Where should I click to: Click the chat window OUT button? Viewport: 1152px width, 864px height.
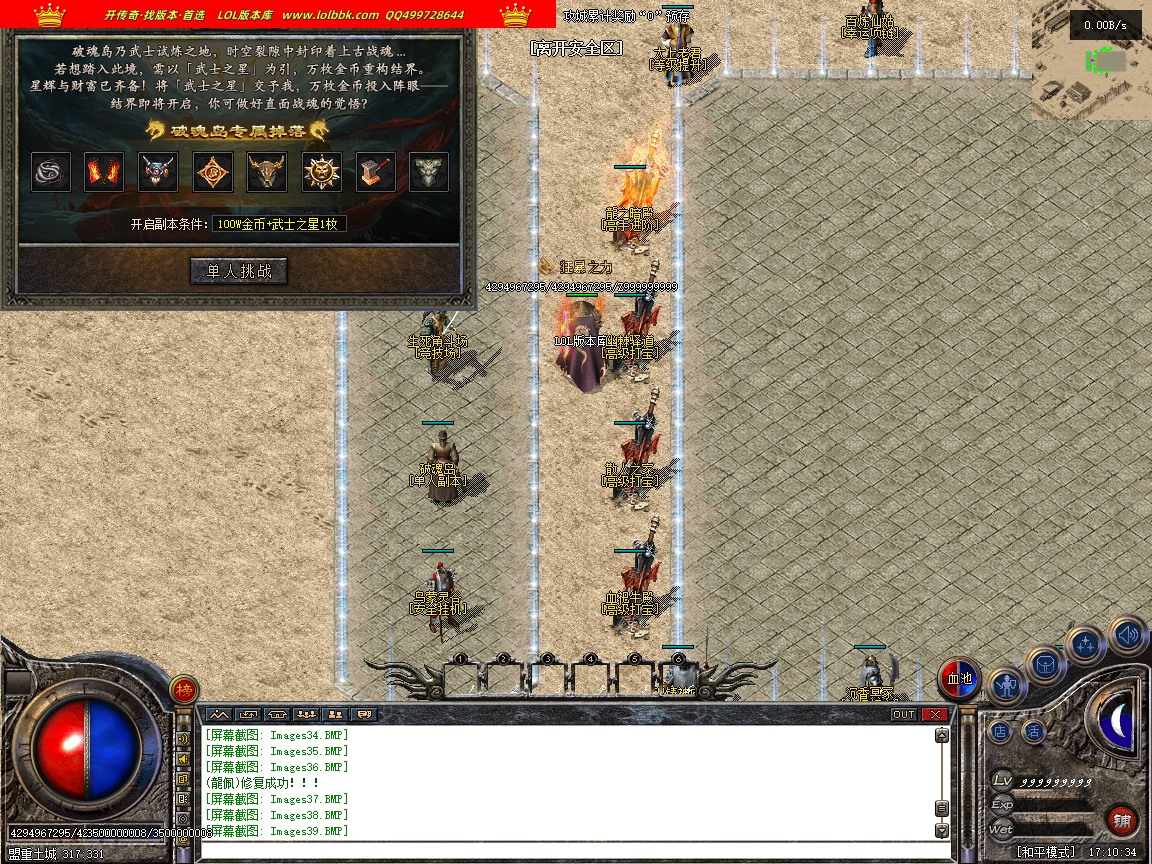[903, 714]
